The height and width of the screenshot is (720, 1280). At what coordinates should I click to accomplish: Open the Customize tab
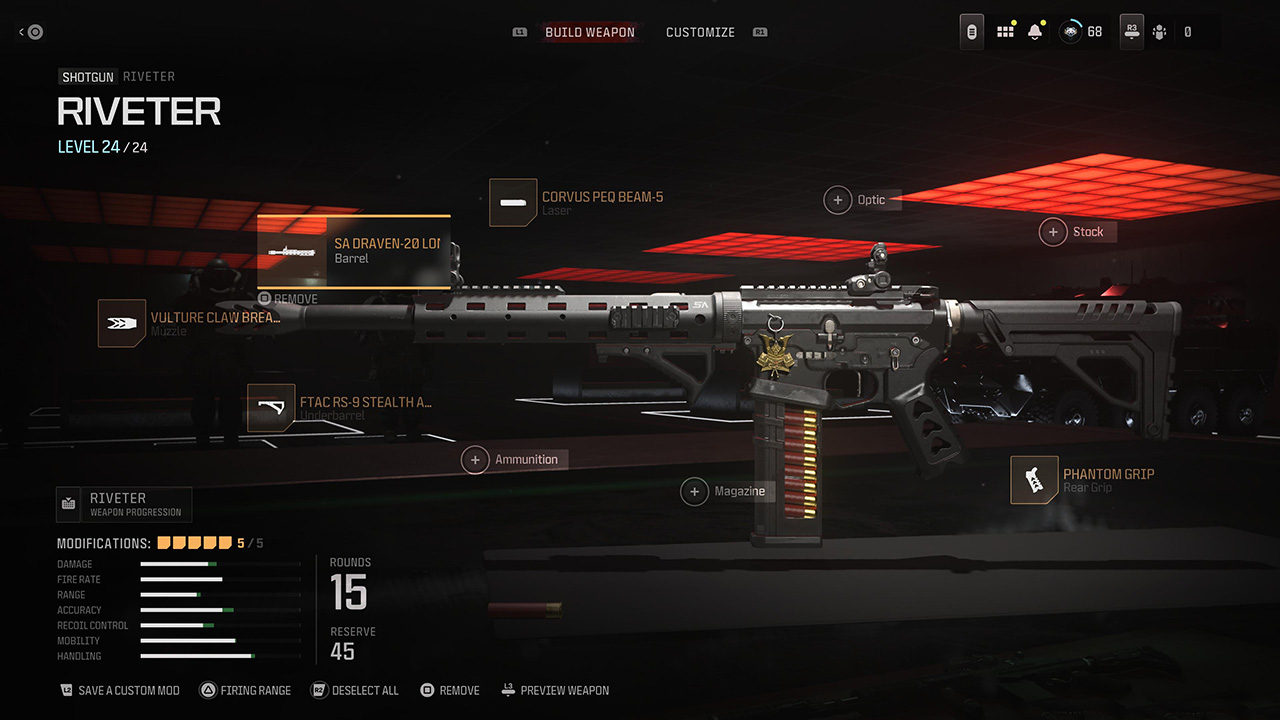pyautogui.click(x=700, y=32)
